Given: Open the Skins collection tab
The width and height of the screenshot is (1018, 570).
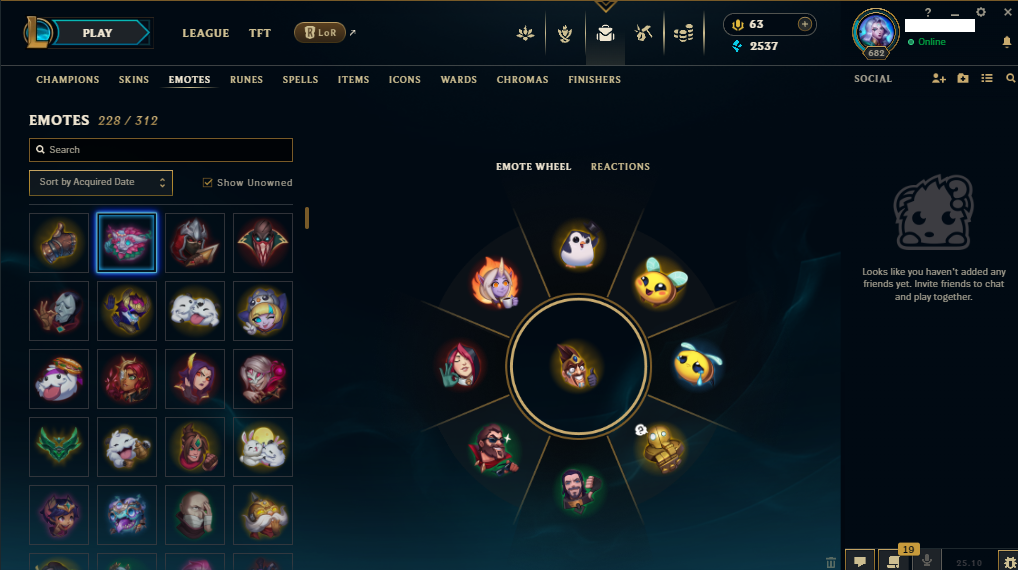Looking at the screenshot, I should click(x=134, y=79).
